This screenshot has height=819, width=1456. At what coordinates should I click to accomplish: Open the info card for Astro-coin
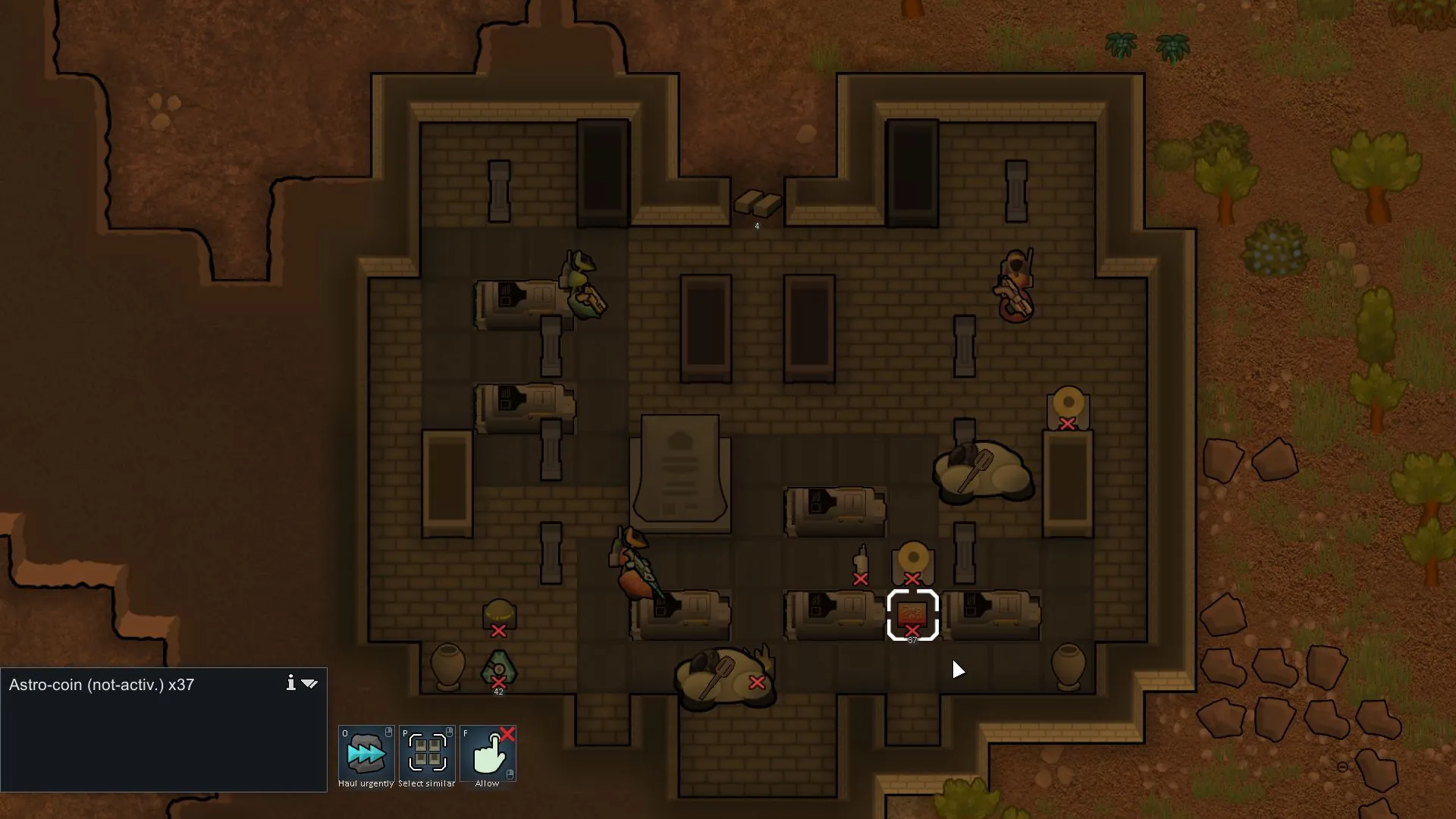coord(290,683)
